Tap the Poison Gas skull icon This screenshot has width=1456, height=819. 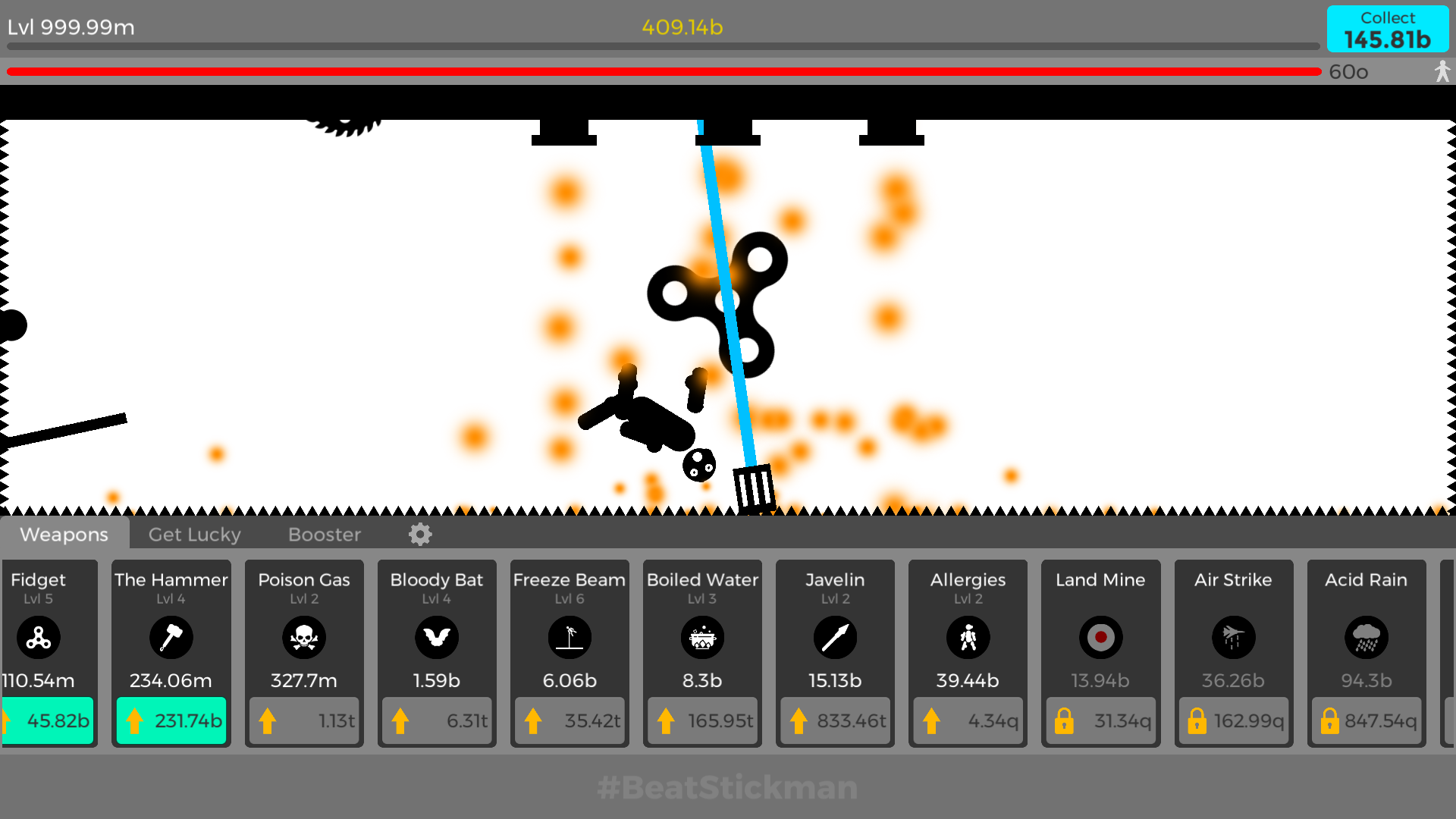coord(304,638)
